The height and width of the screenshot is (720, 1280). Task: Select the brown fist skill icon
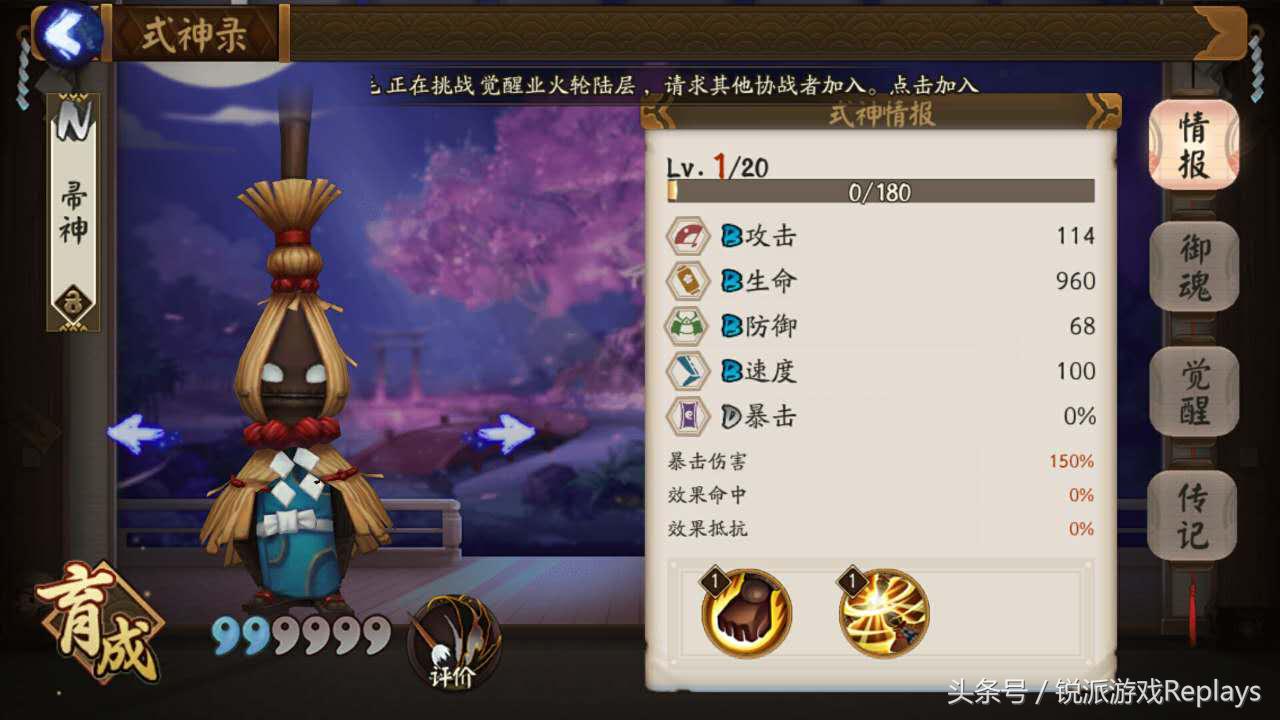coord(747,613)
